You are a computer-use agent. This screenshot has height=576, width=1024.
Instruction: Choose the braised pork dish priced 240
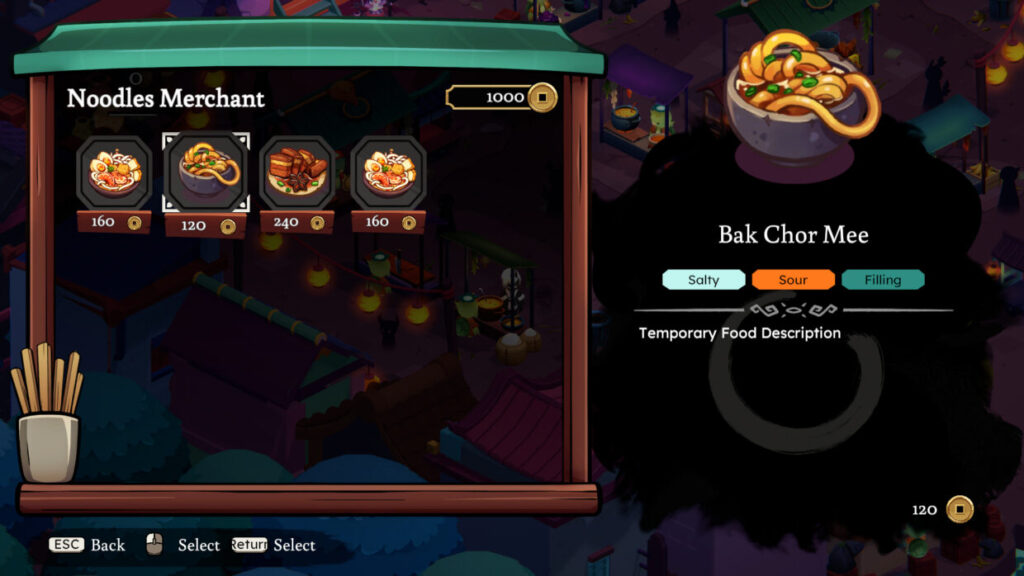tap(297, 172)
